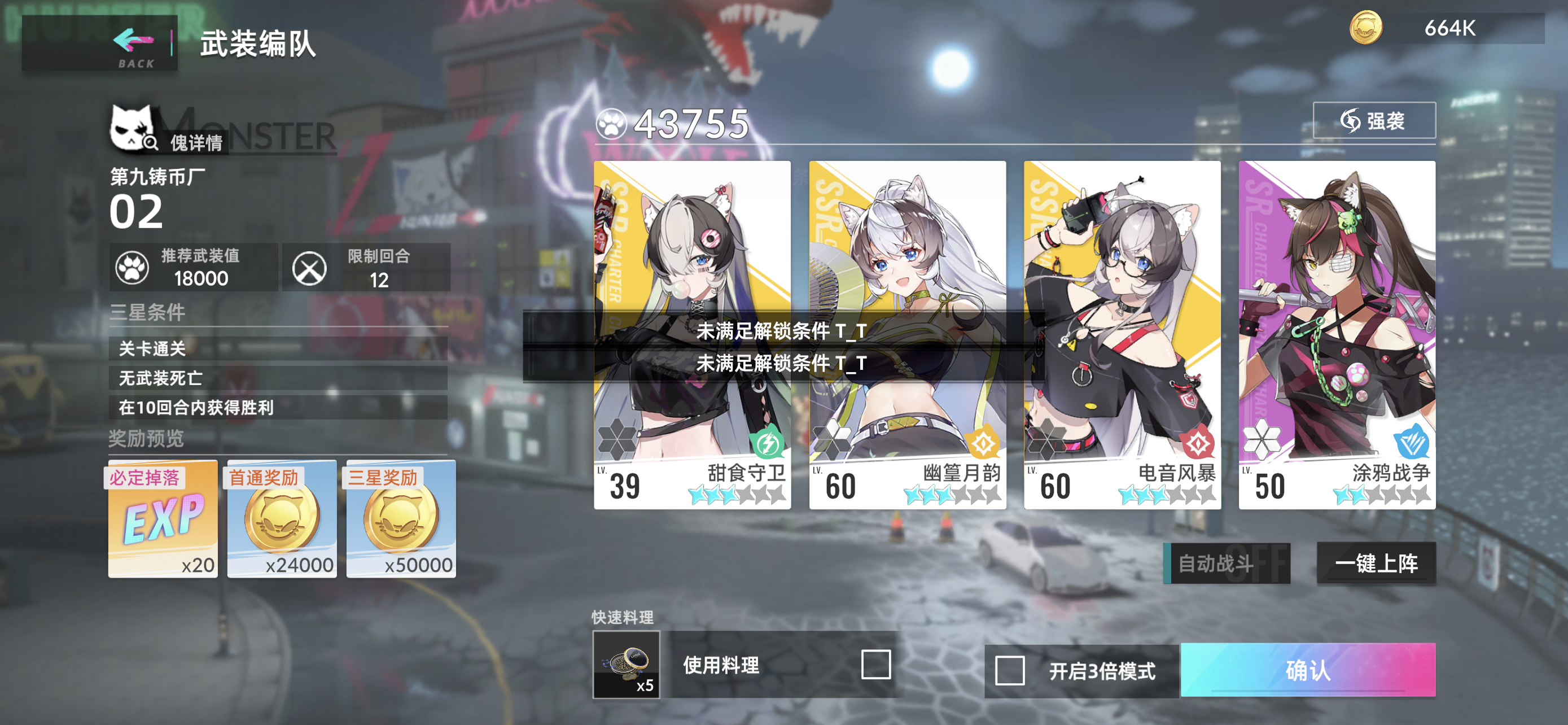The width and height of the screenshot is (1568, 725).
Task: Click the 推荐武装值 18000 info panel
Action: click(x=195, y=267)
